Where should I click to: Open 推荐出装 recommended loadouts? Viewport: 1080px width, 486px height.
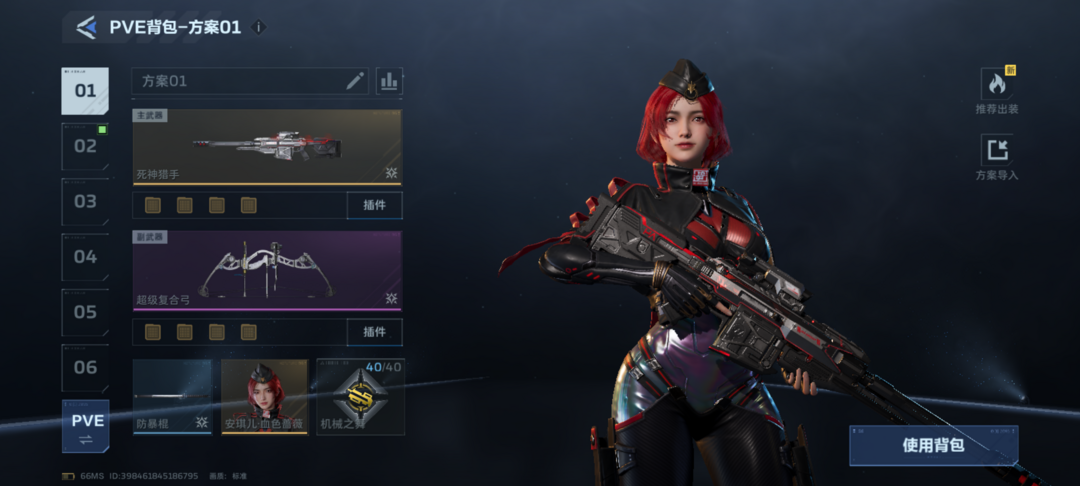[997, 91]
